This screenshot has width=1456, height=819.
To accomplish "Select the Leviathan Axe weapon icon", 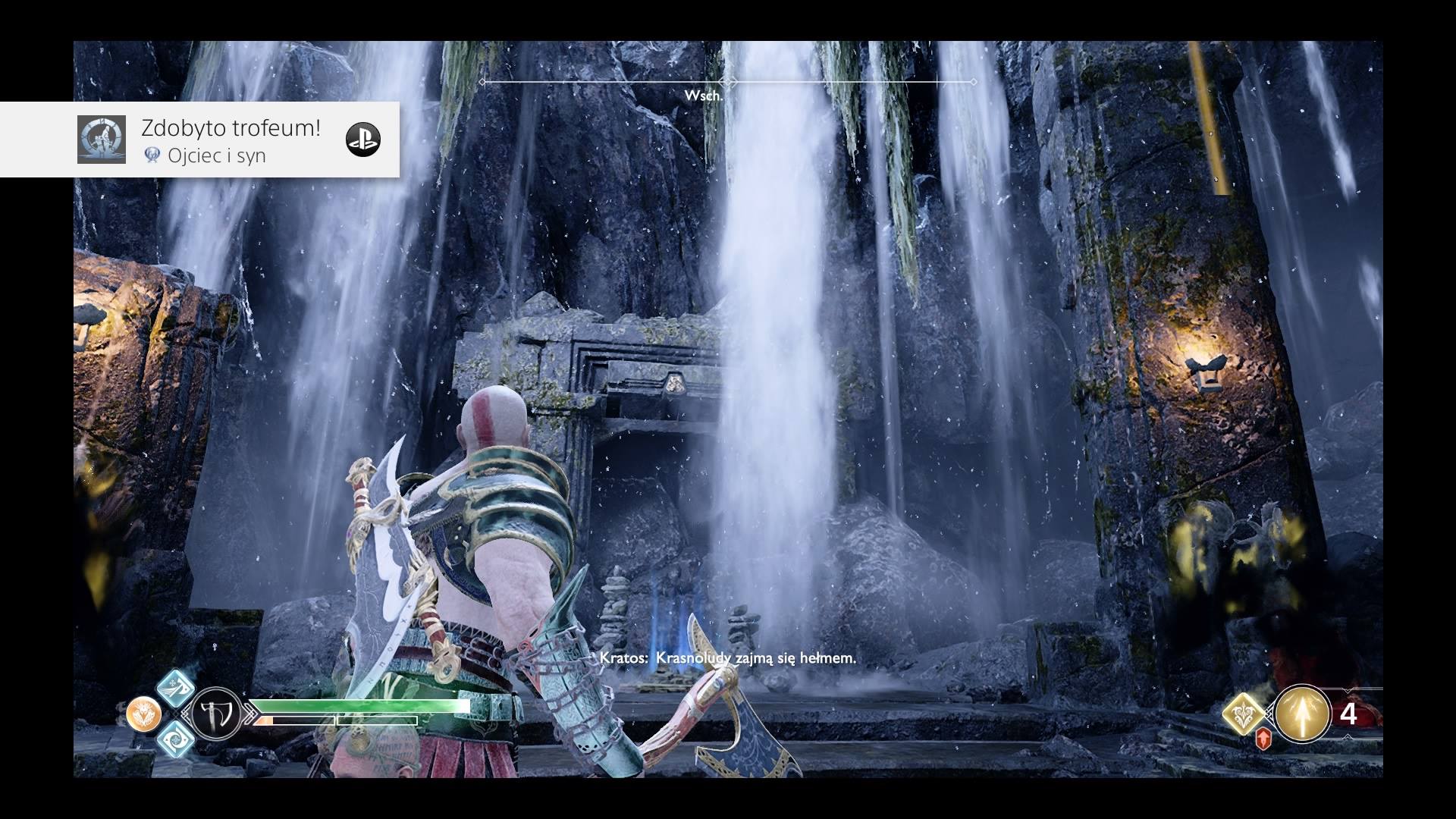I will [215, 714].
